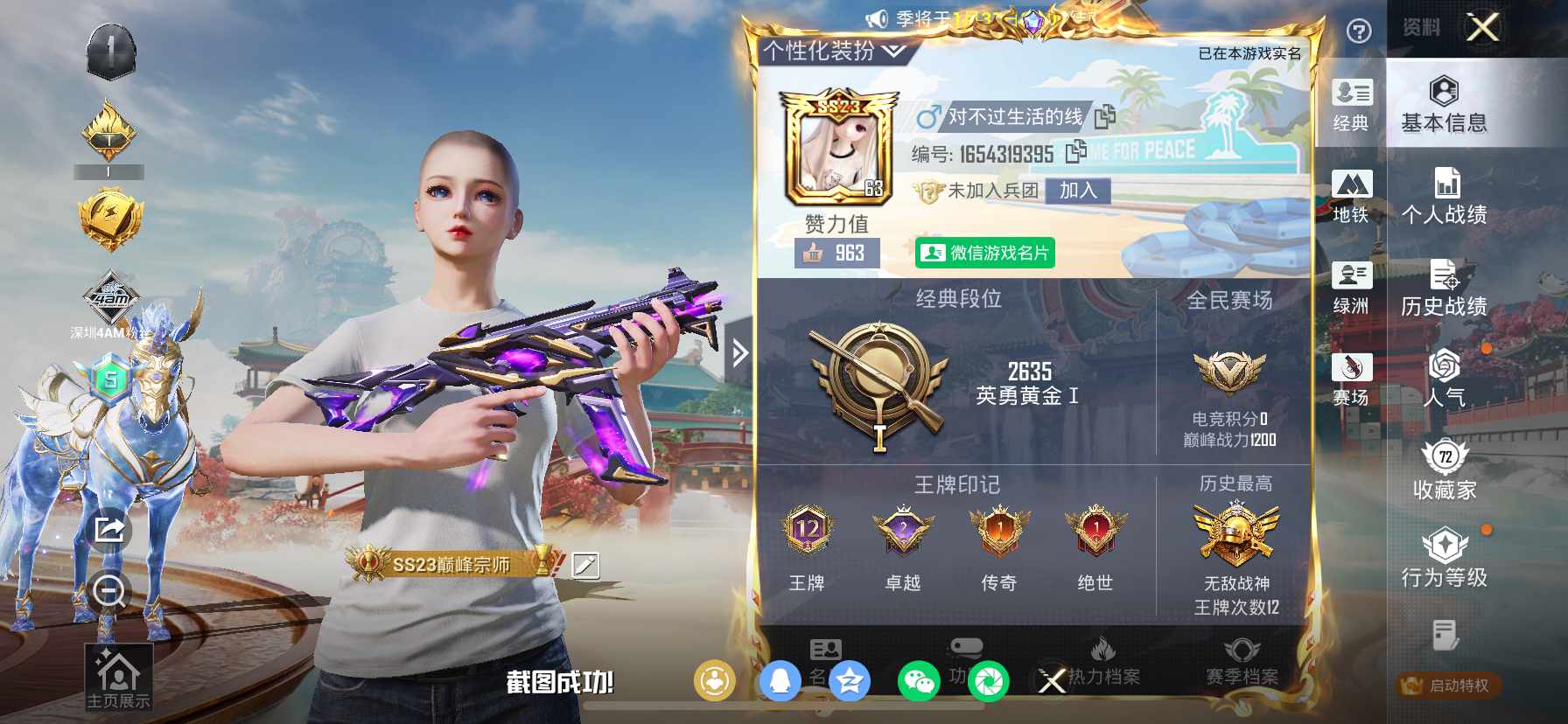Open the 微信游戏名片 WeChat game card

pyautogui.click(x=985, y=253)
